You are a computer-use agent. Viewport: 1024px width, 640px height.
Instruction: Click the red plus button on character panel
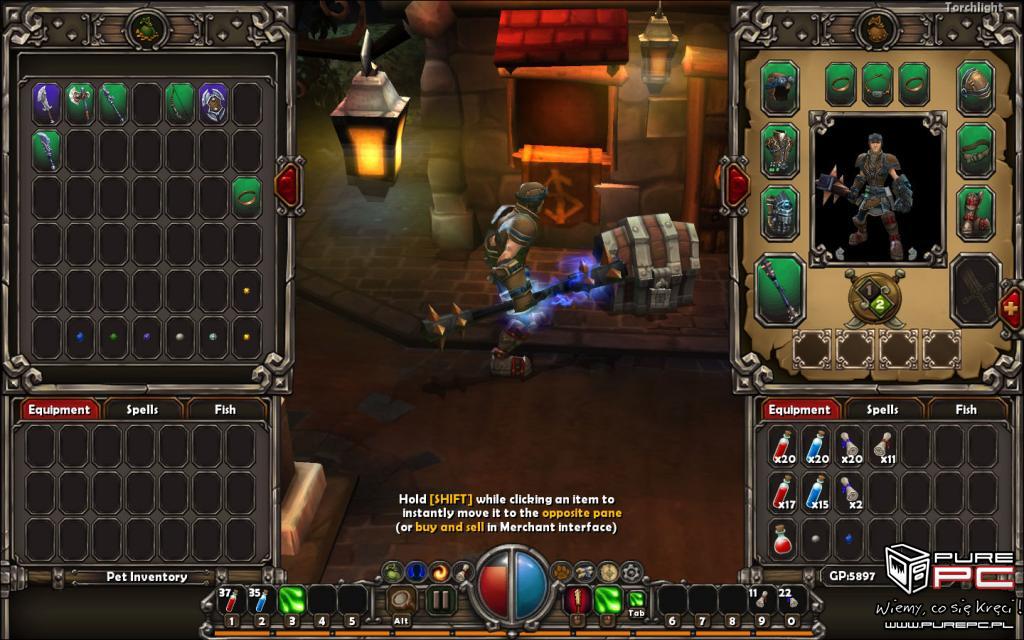[1012, 308]
